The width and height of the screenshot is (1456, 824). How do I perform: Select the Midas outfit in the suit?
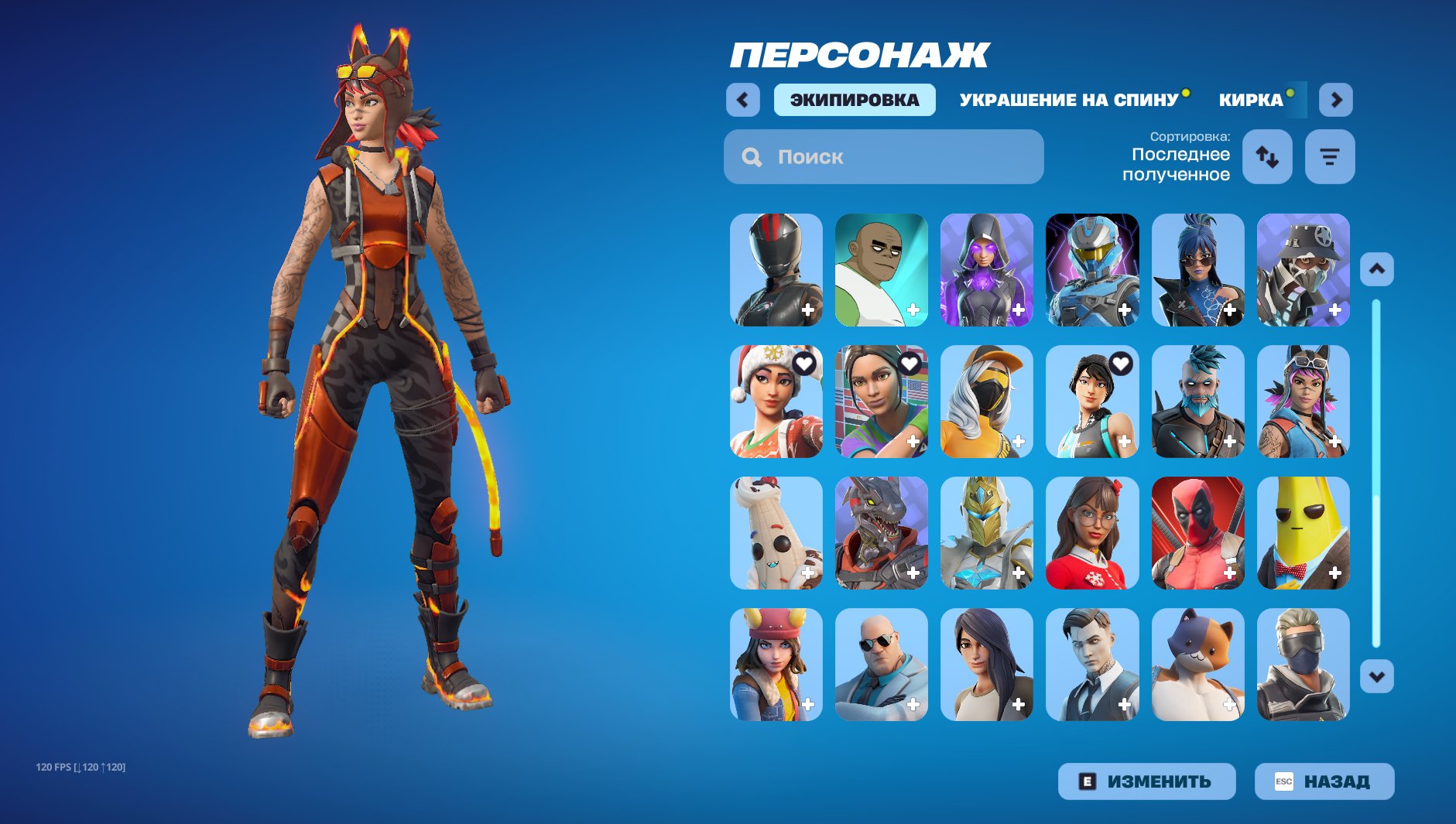[1091, 665]
